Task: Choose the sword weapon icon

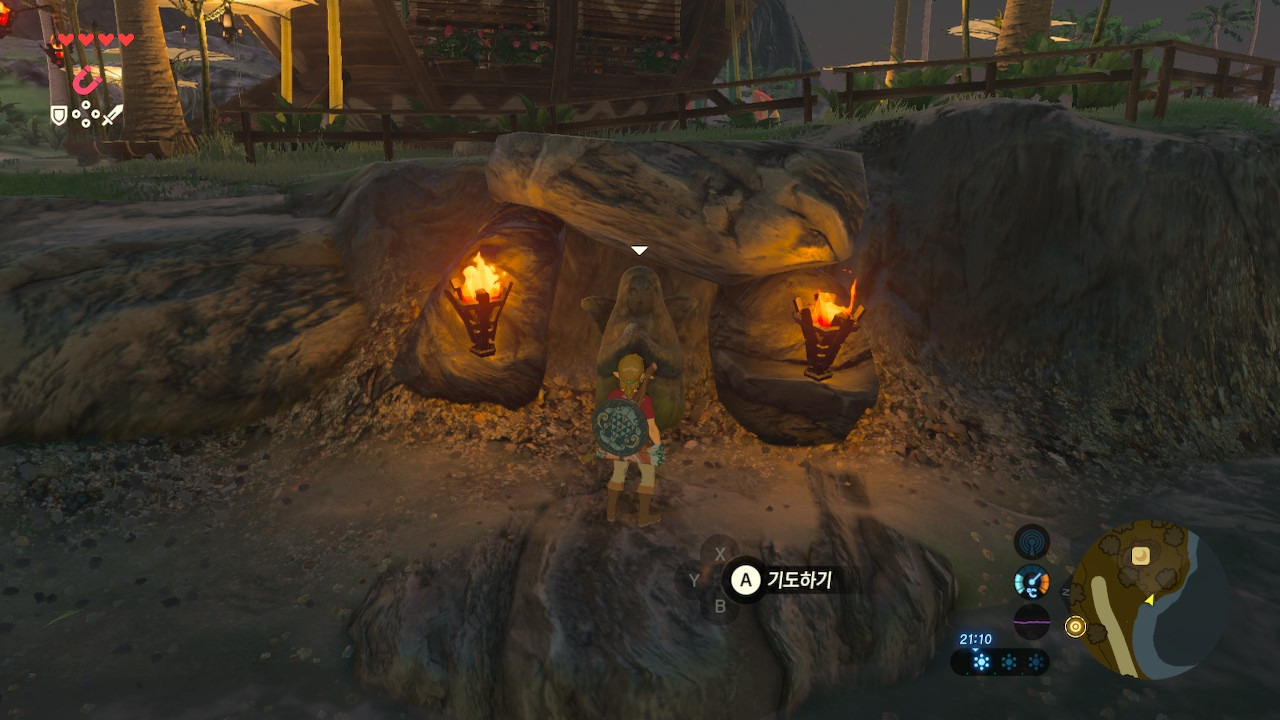Action: click(x=112, y=116)
